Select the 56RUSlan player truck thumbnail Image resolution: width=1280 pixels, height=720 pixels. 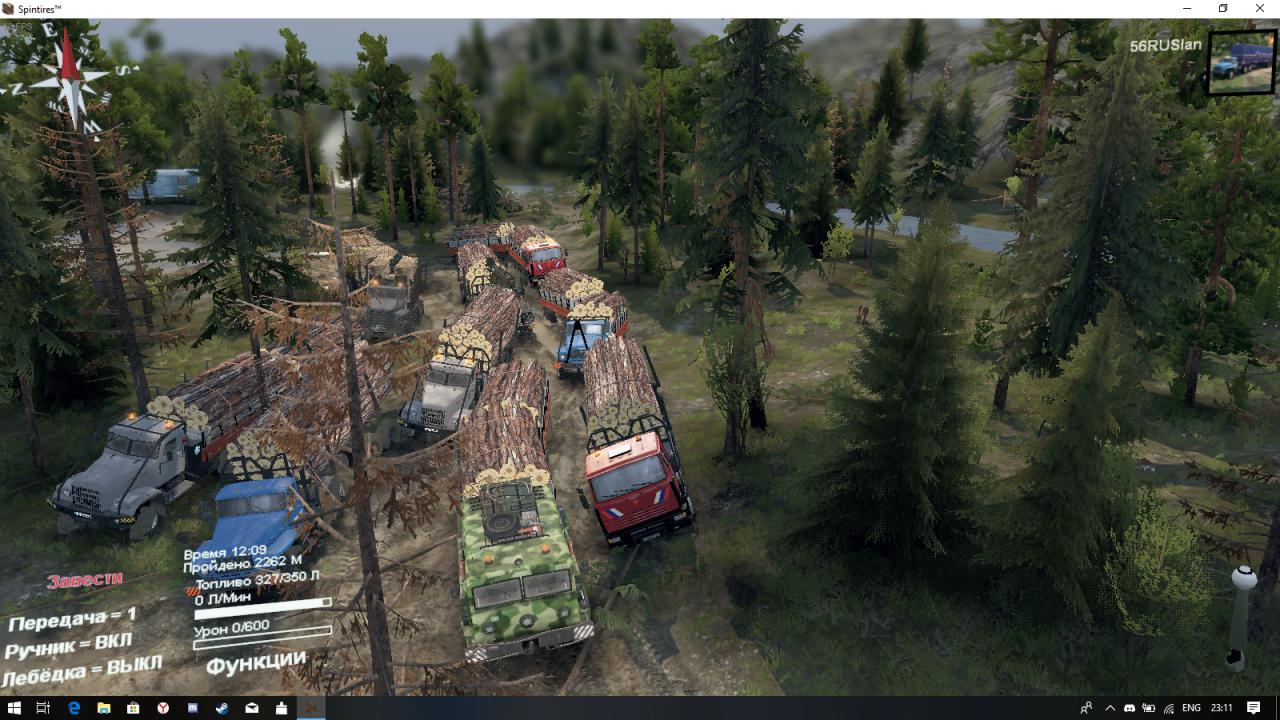point(1241,62)
